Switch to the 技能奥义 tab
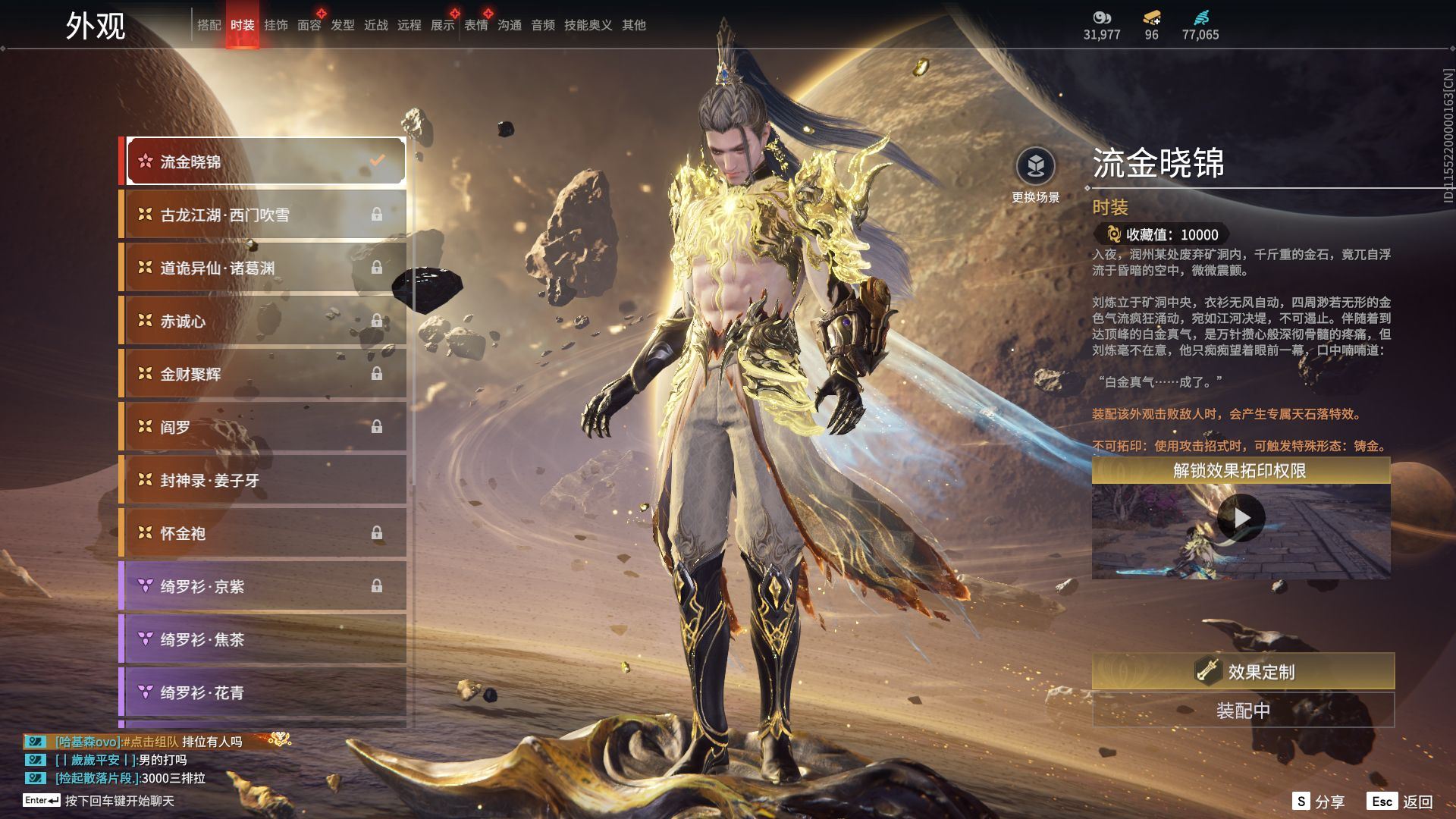The image size is (1456, 819). pyautogui.click(x=588, y=25)
